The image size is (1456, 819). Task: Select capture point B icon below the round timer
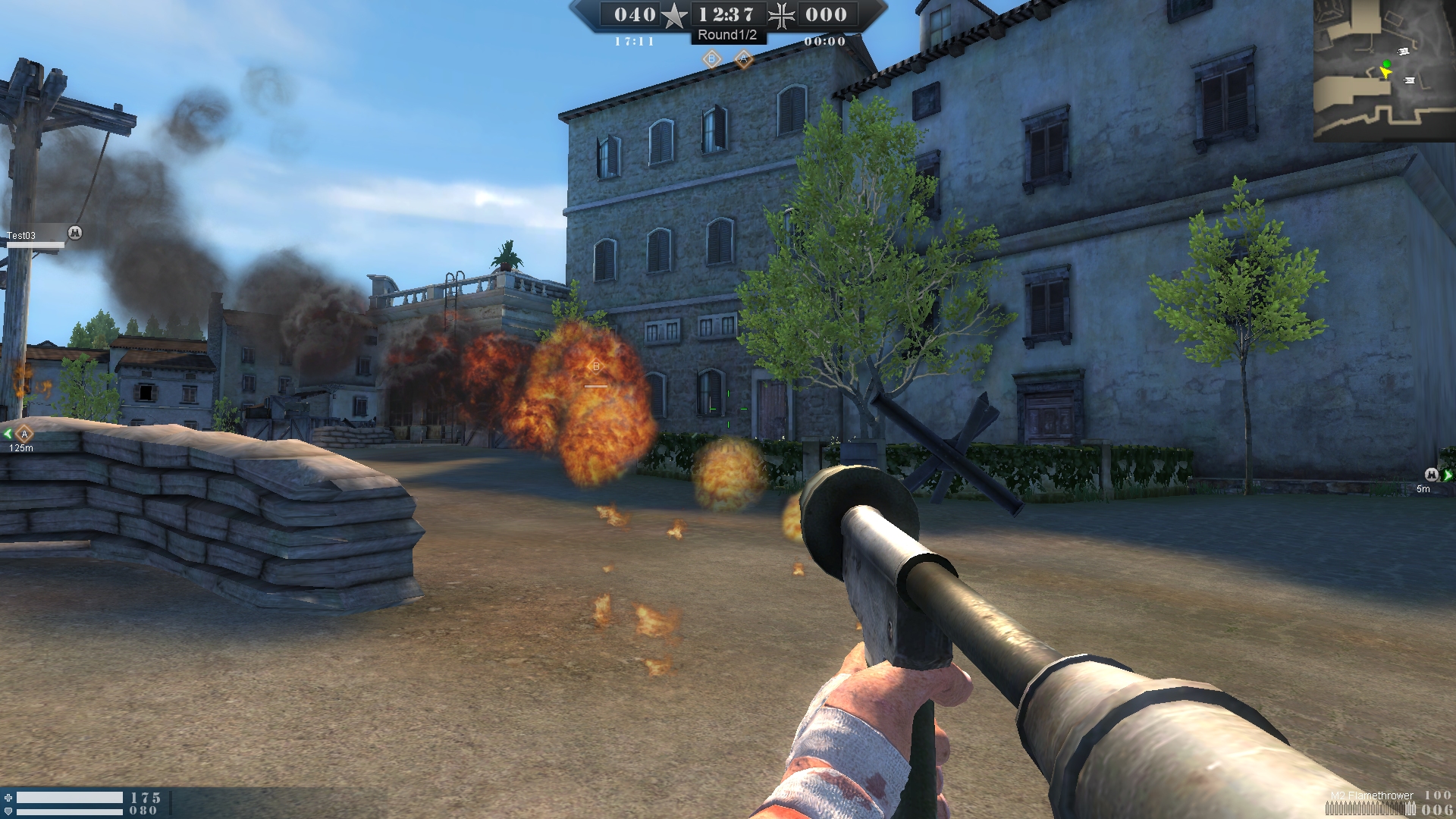point(711,58)
